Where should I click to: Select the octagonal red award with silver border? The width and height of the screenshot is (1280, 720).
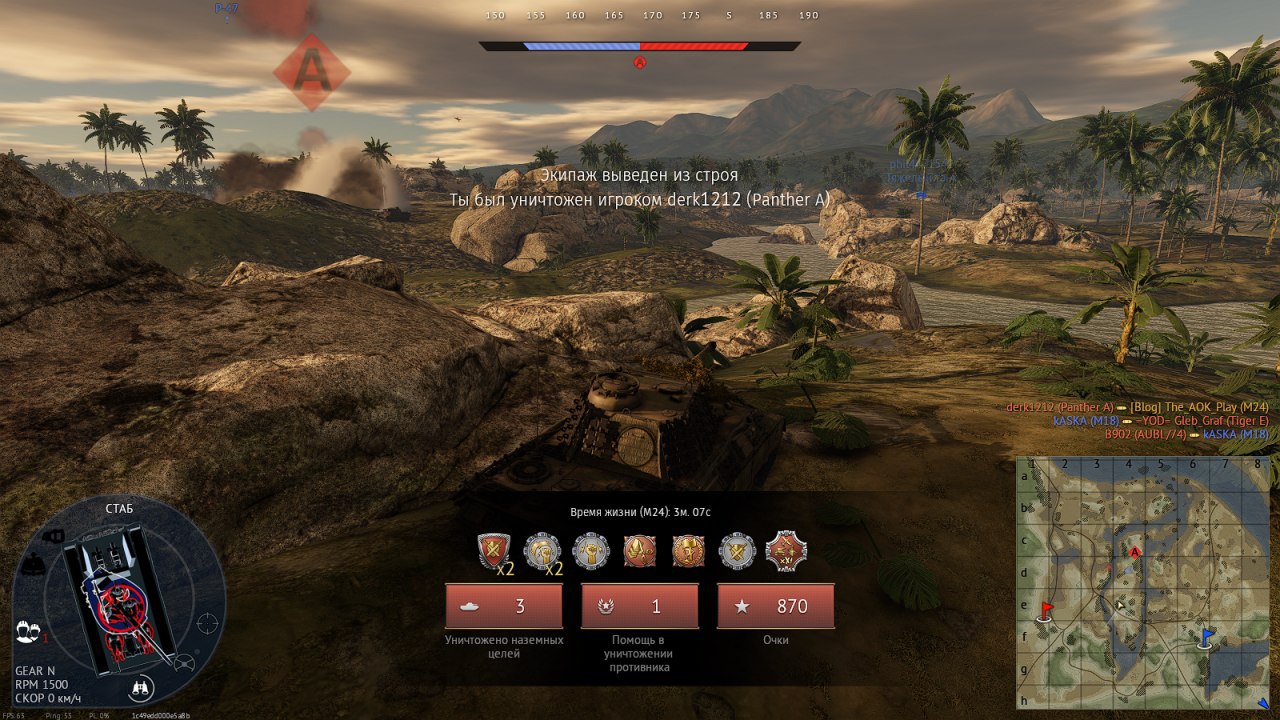[x=785, y=550]
